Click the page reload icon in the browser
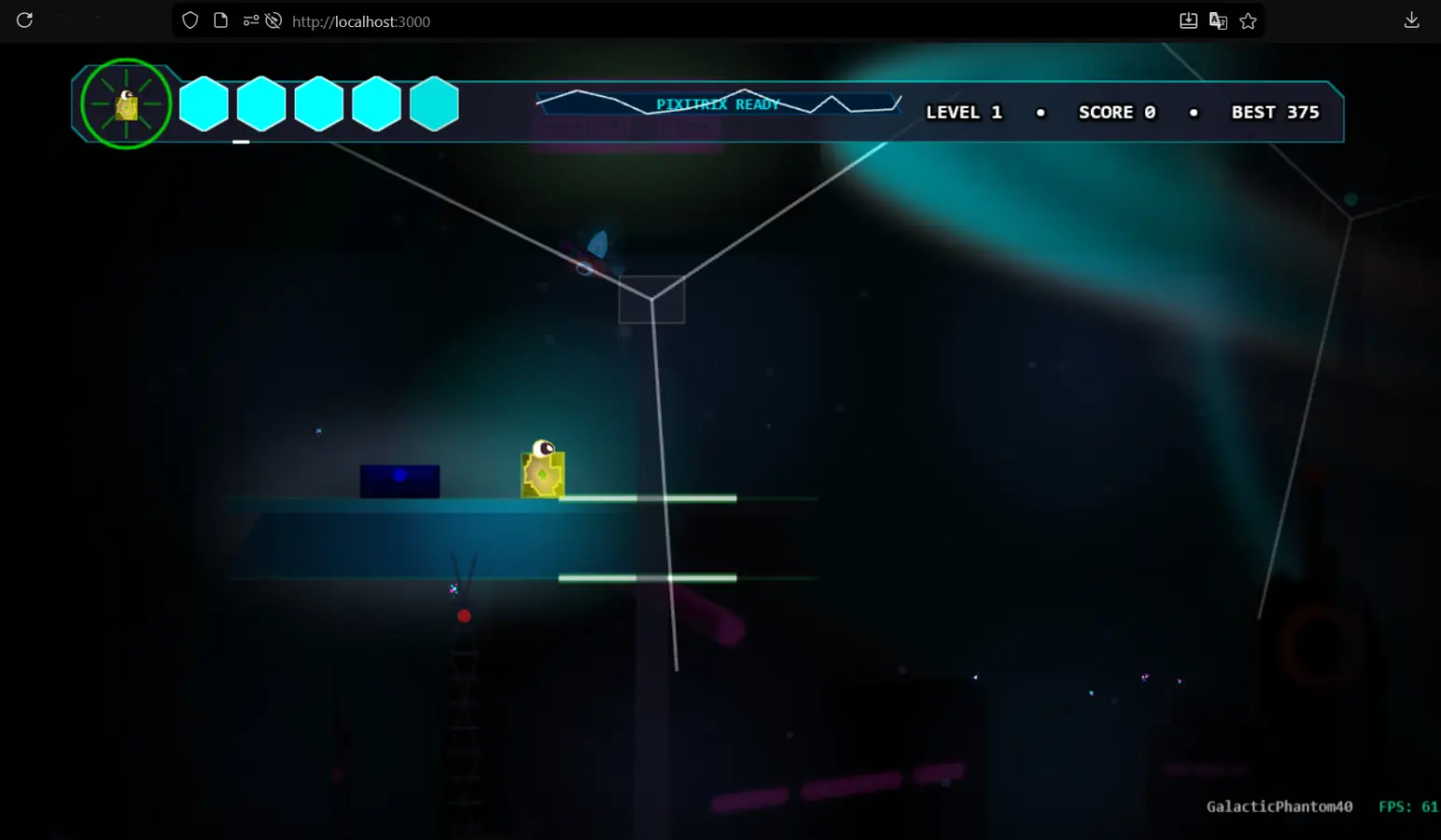Image resolution: width=1441 pixels, height=840 pixels. [25, 20]
